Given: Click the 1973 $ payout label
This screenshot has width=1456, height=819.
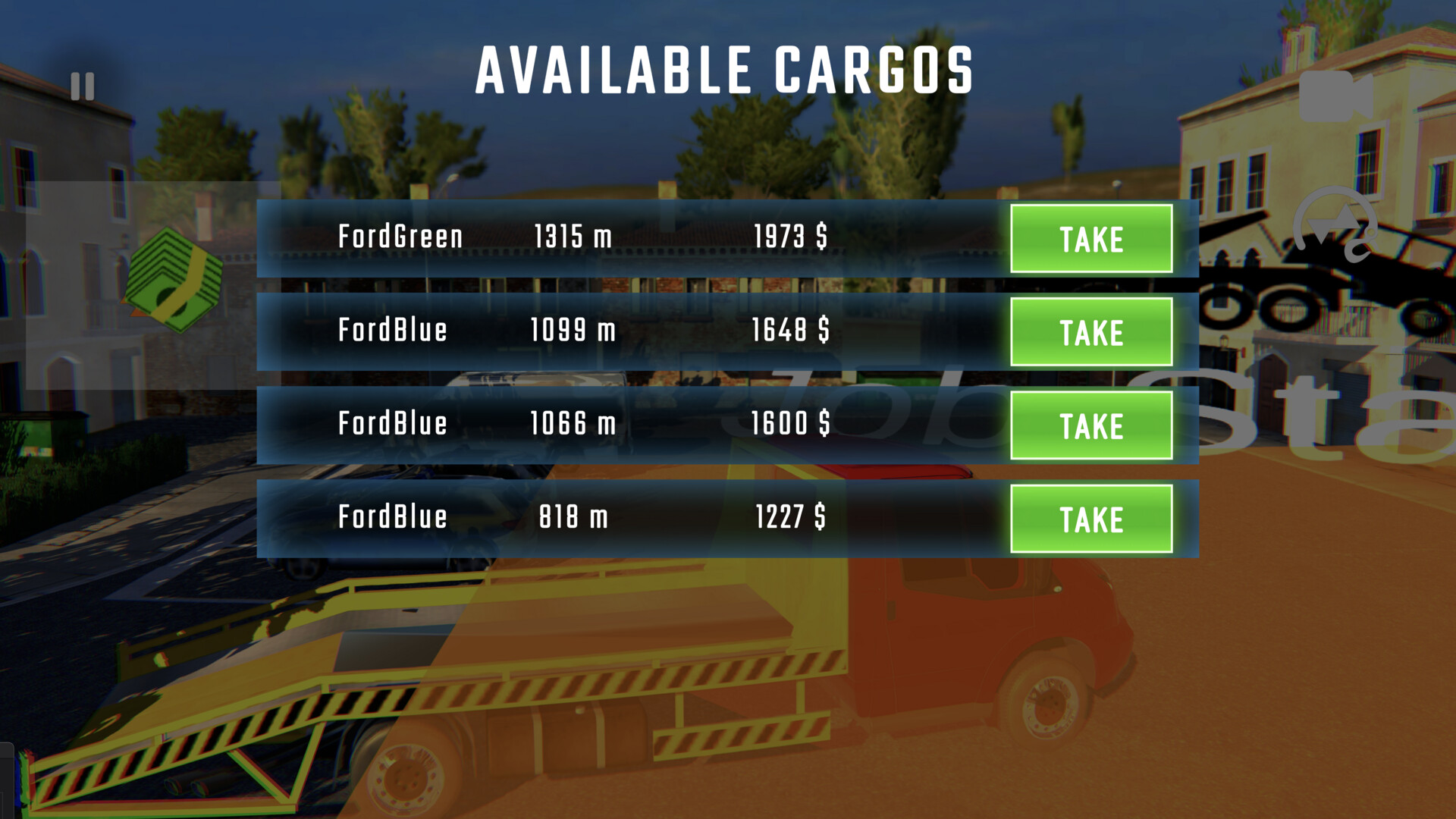Looking at the screenshot, I should pyautogui.click(x=792, y=237).
